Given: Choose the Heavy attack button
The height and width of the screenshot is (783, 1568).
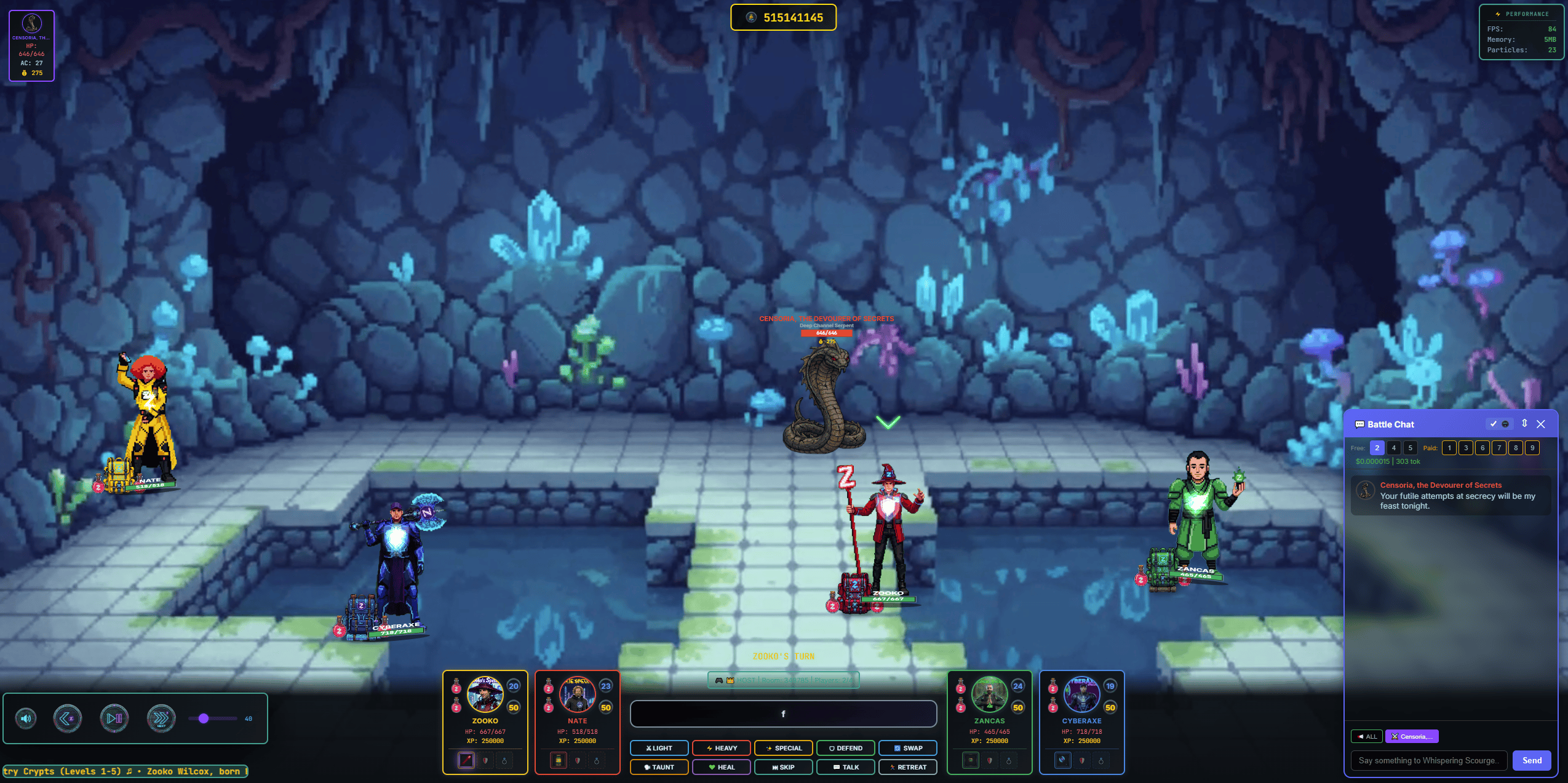Looking at the screenshot, I should point(722,748).
